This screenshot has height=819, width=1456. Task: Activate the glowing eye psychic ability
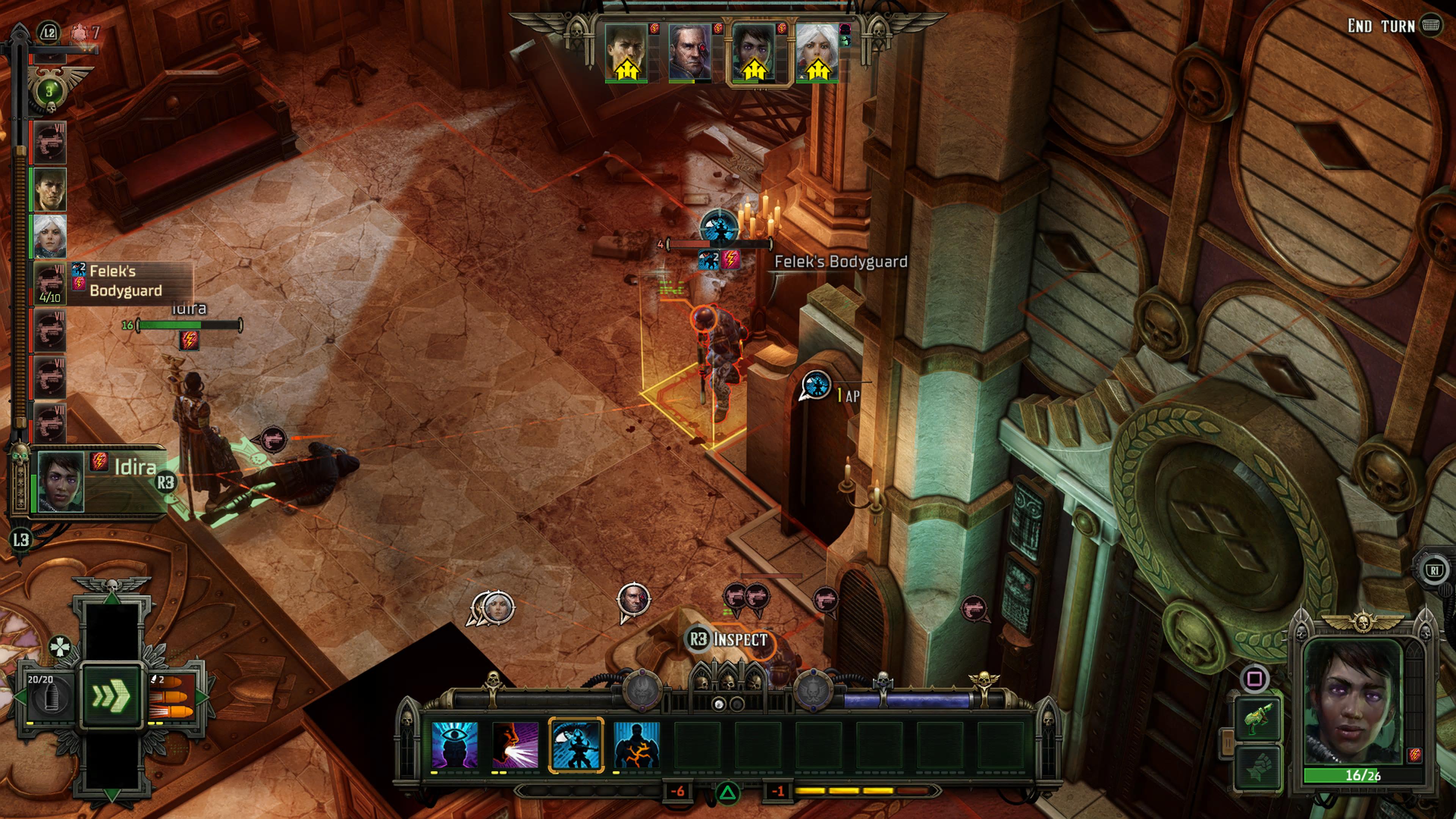pos(454,744)
